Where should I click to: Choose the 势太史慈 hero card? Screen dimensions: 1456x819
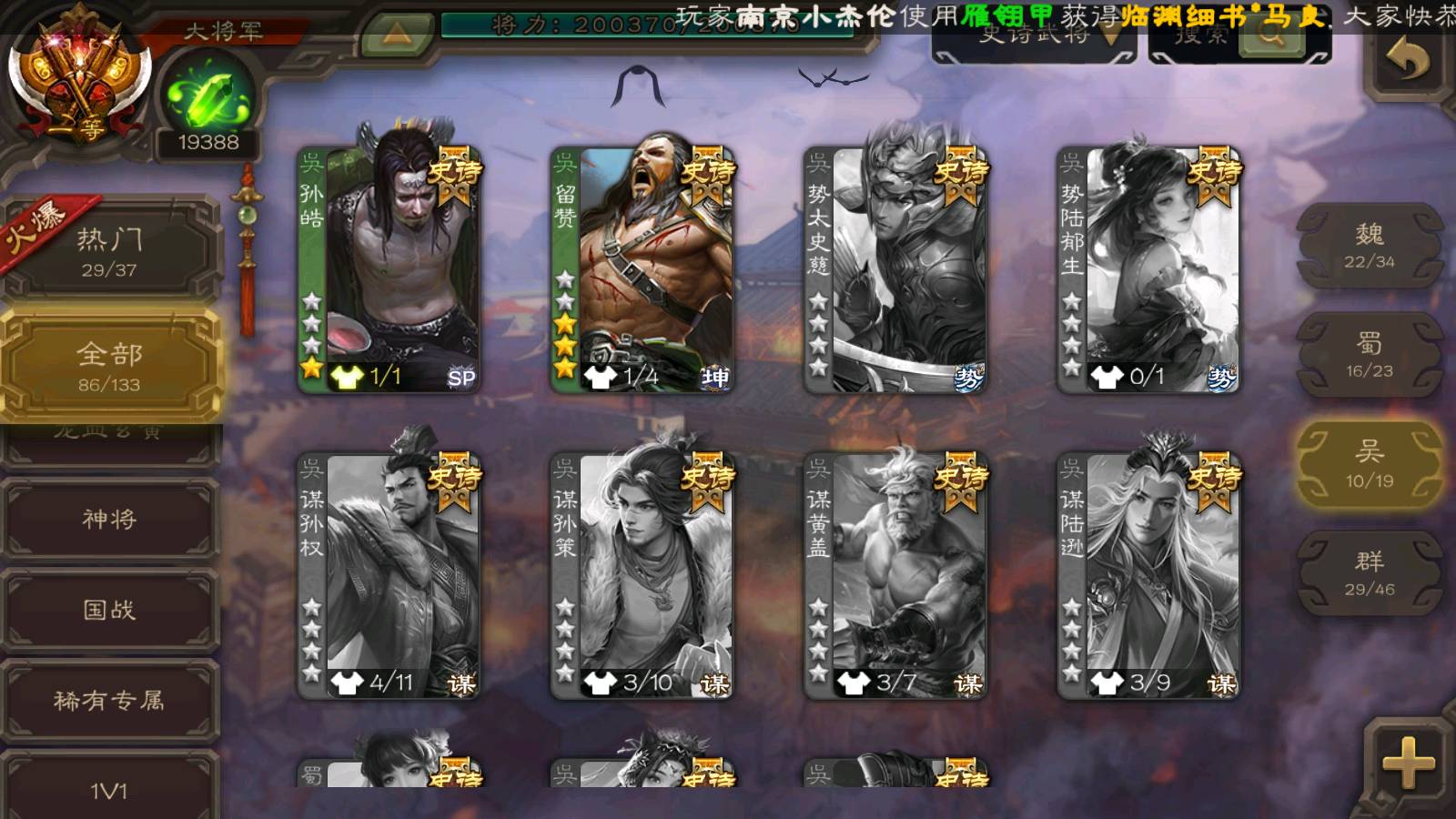pos(895,270)
